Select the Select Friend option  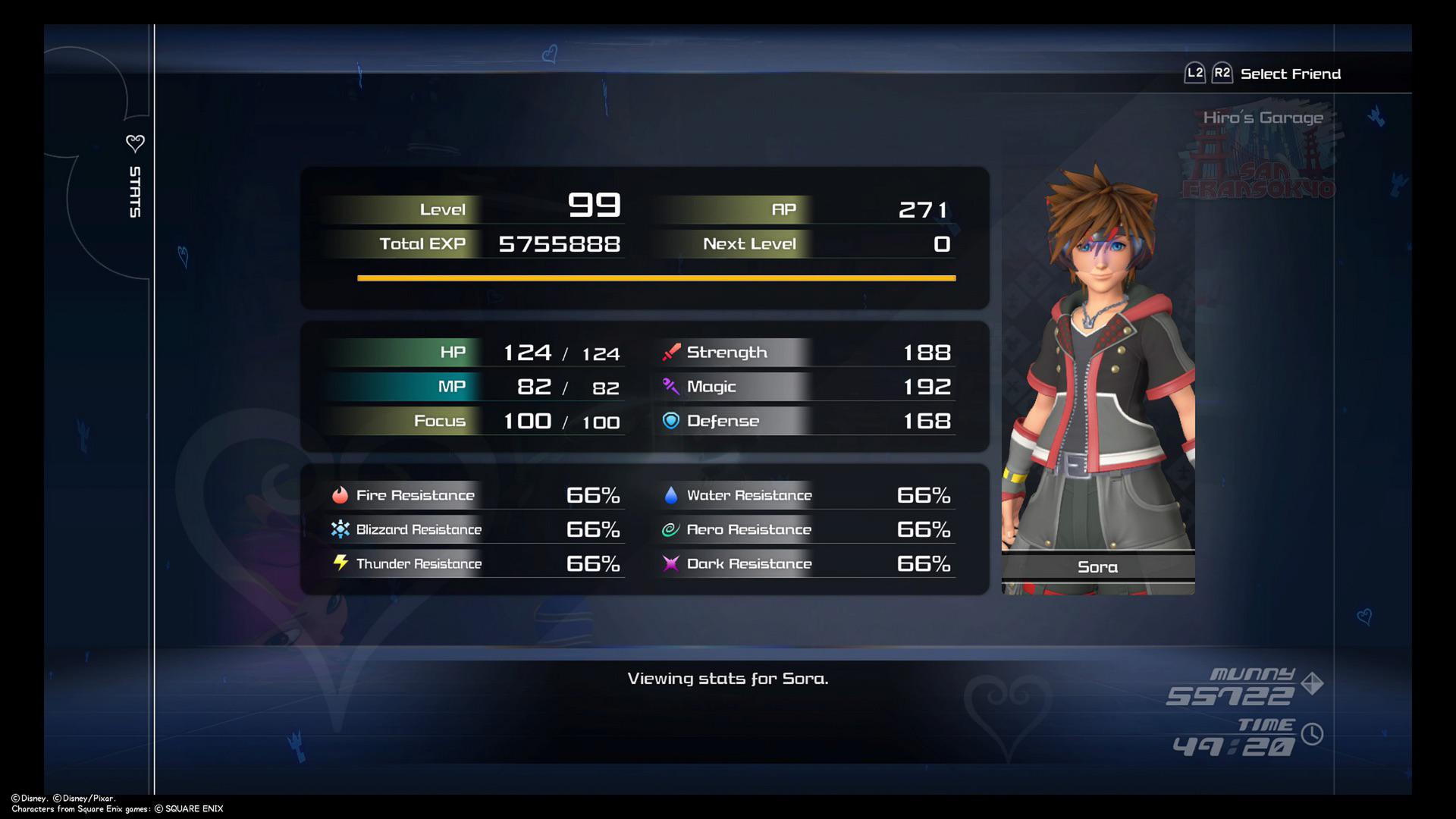(x=1289, y=73)
